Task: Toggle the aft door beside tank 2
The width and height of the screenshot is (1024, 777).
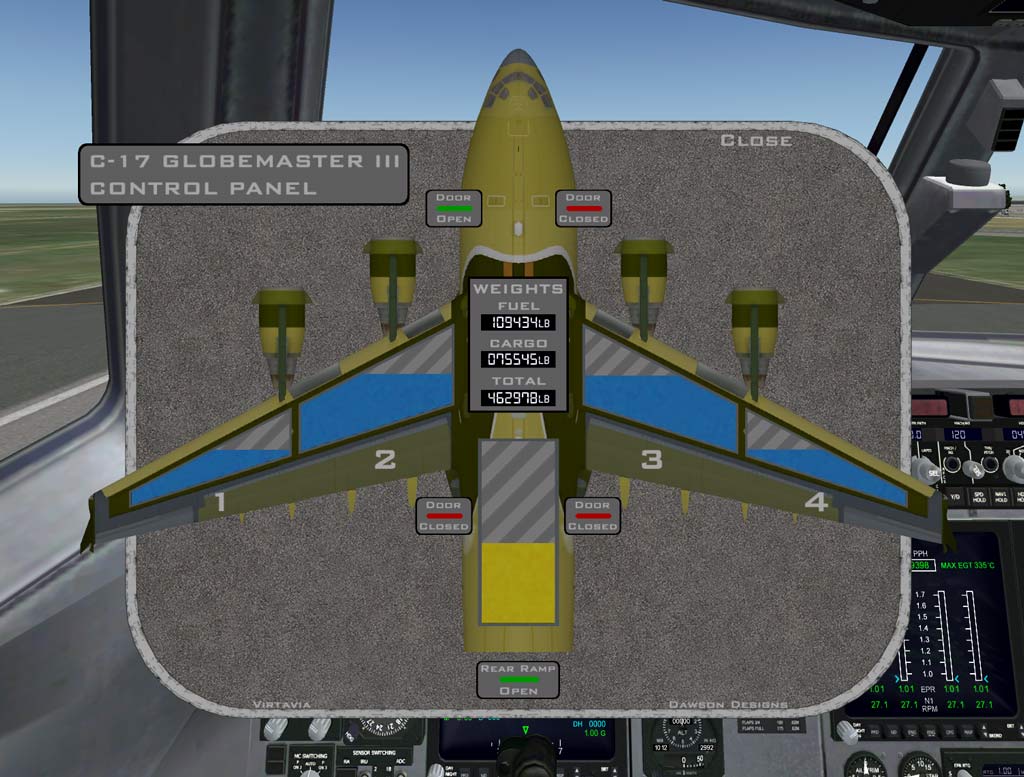Action: [443, 515]
